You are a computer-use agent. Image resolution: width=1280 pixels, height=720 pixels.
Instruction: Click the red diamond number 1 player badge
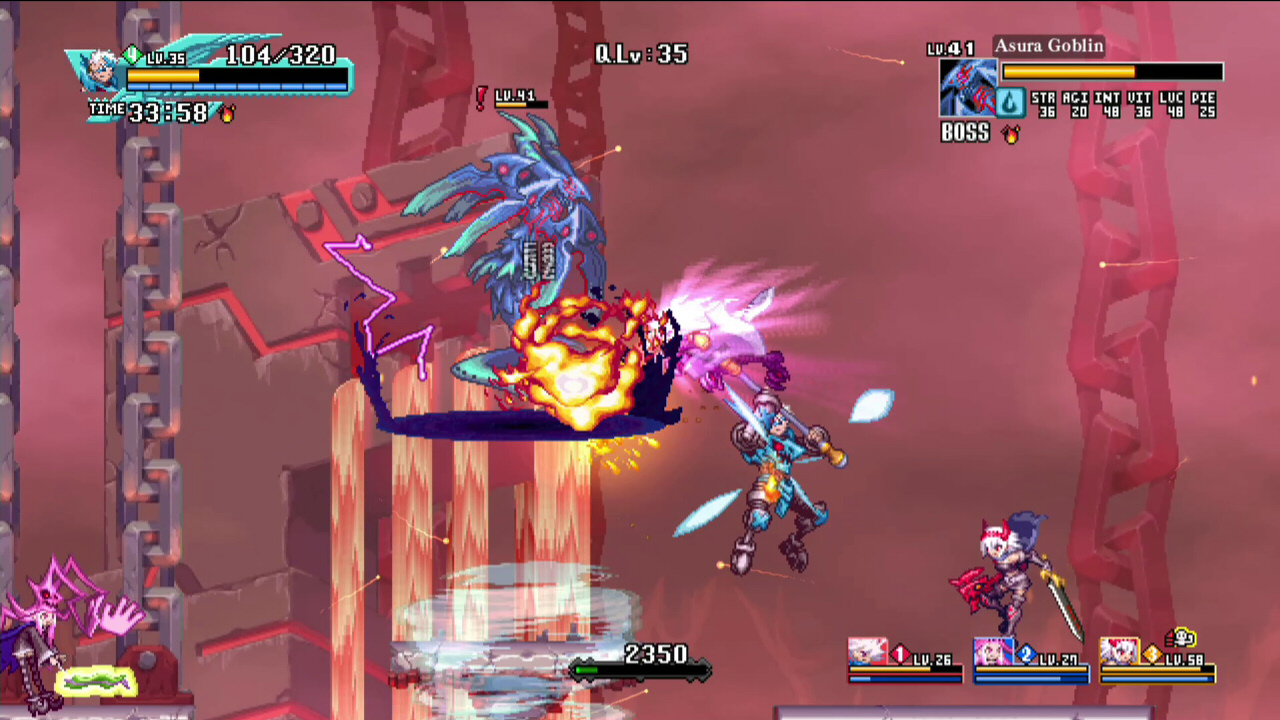901,653
